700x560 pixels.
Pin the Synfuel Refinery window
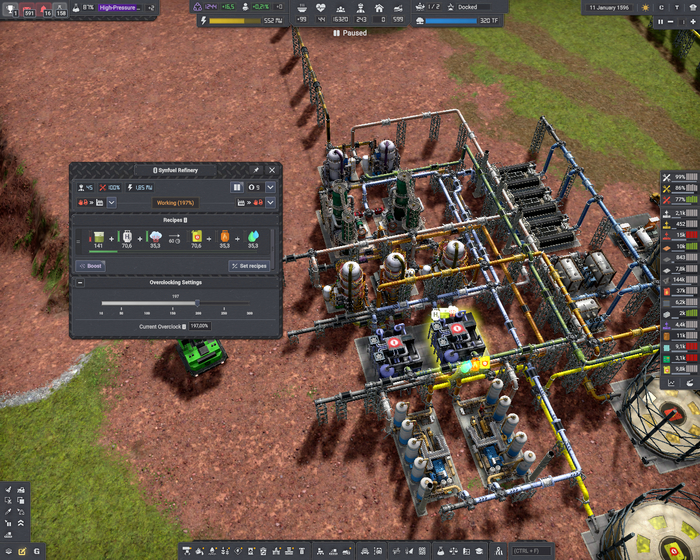coord(257,170)
